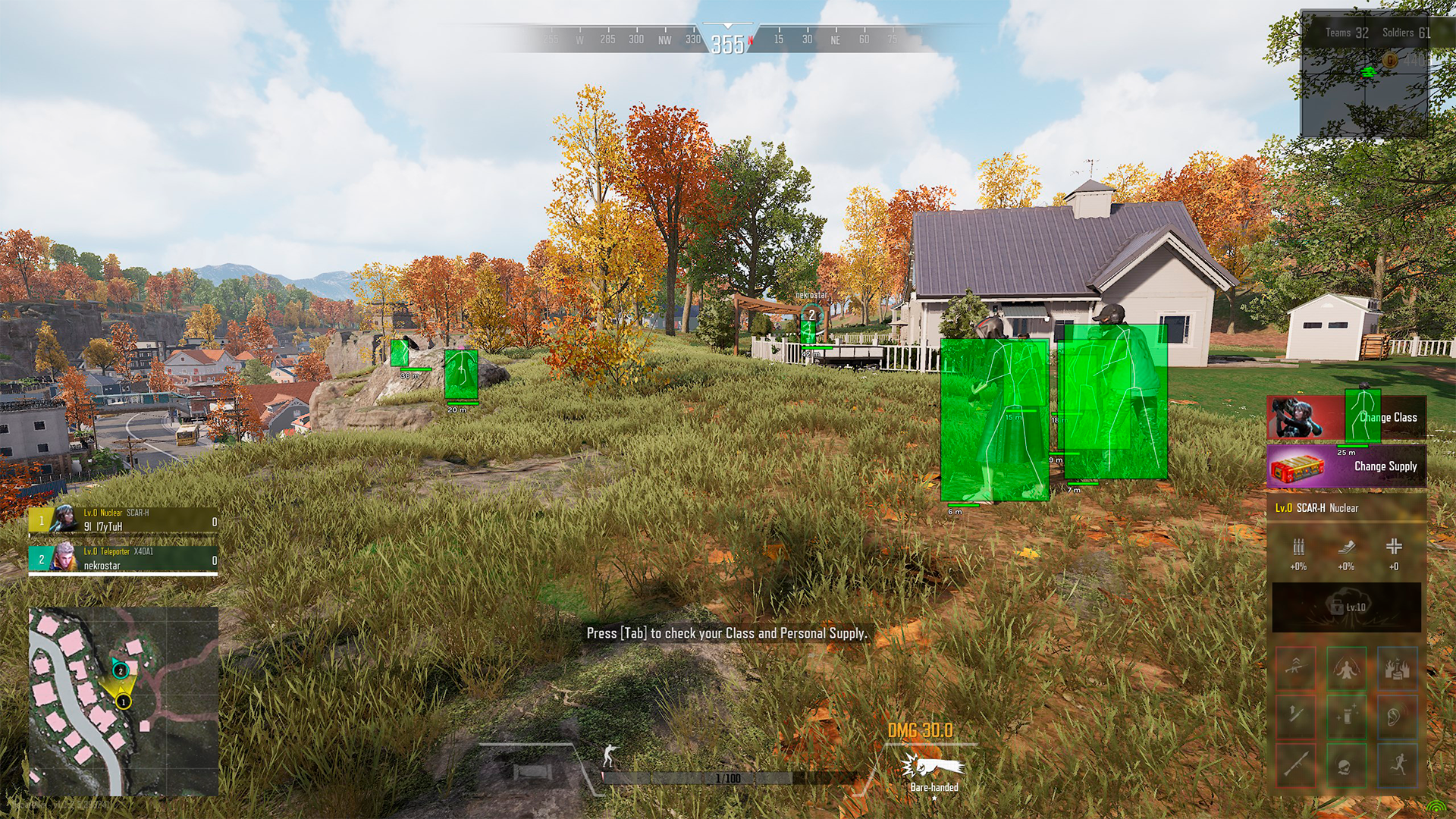Click the minimap in the corner
This screenshot has width=1456, height=819.
(124, 701)
